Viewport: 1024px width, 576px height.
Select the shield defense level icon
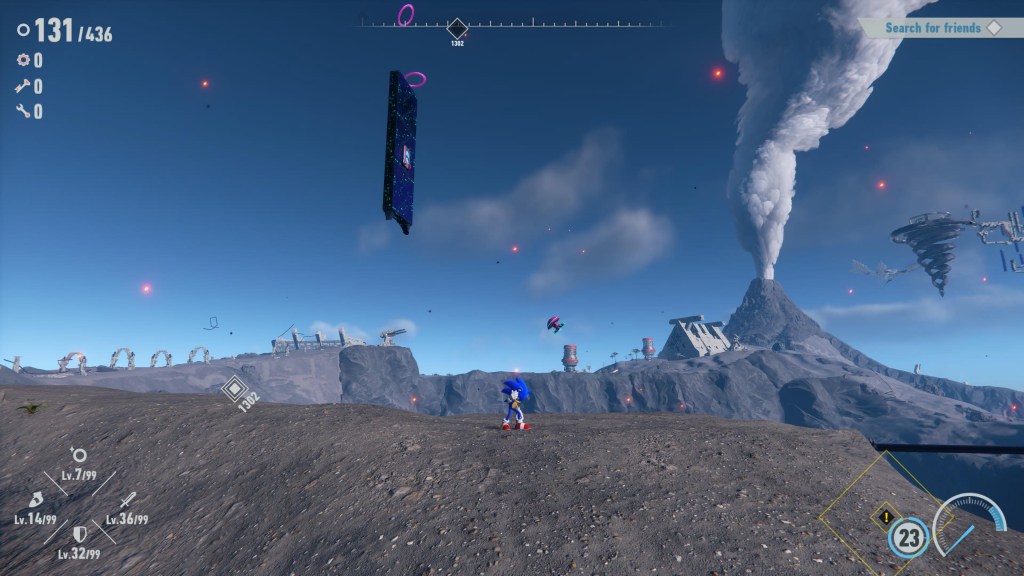[79, 534]
